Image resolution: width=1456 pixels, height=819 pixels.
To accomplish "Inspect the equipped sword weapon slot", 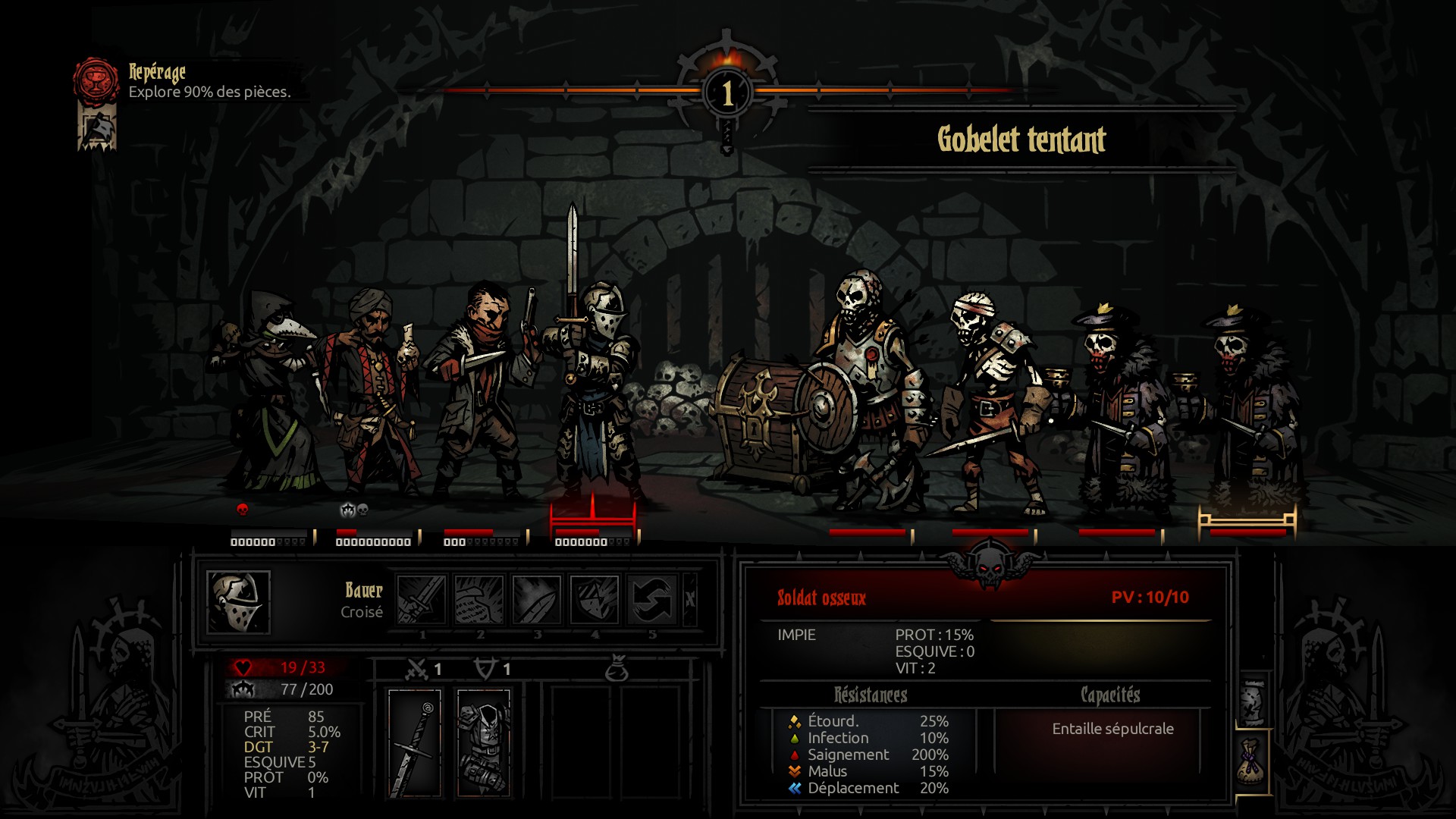I will (x=415, y=743).
